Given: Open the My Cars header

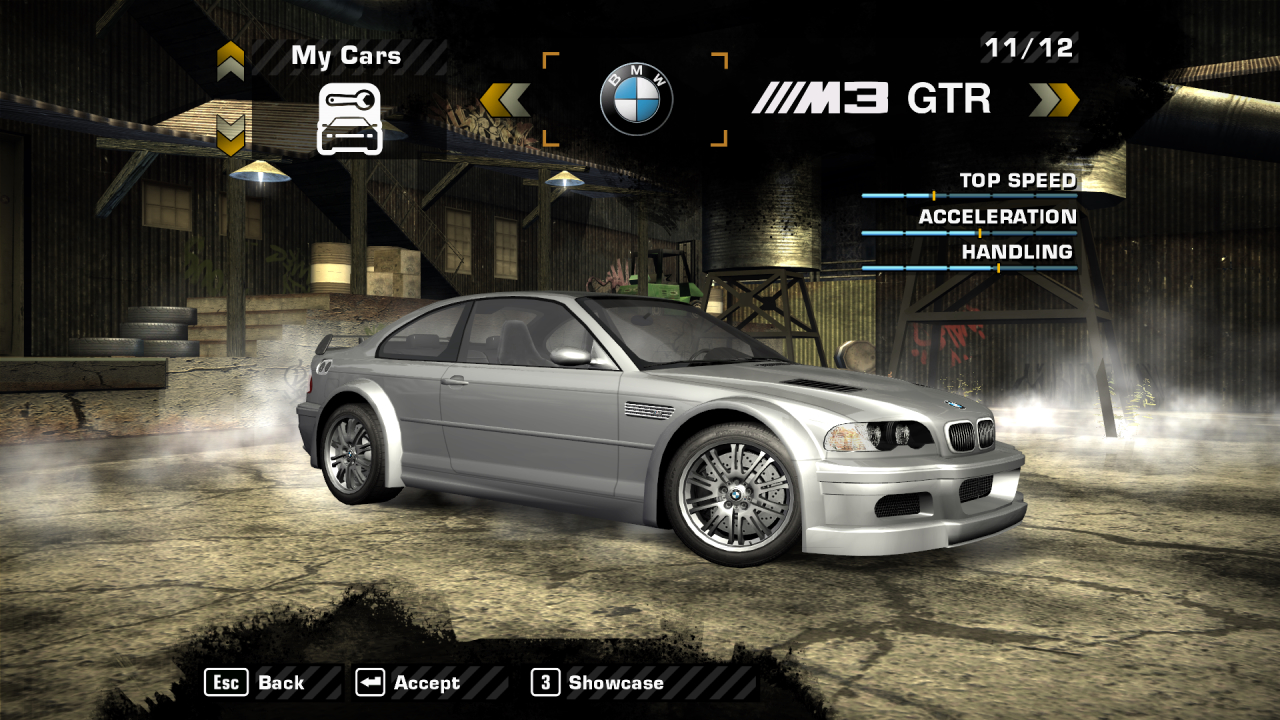Looking at the screenshot, I should pyautogui.click(x=345, y=55).
